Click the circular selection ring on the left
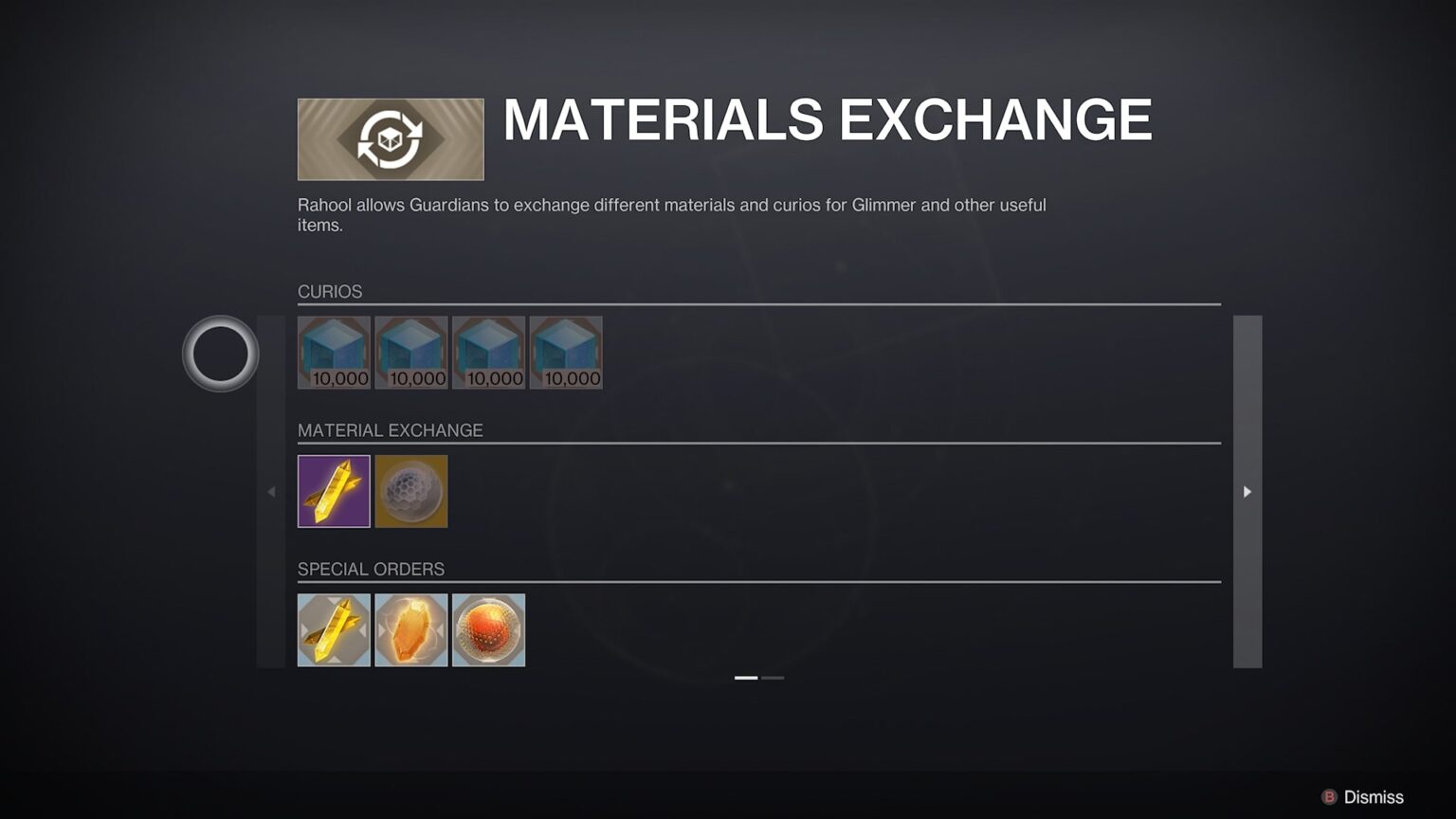 click(x=219, y=353)
